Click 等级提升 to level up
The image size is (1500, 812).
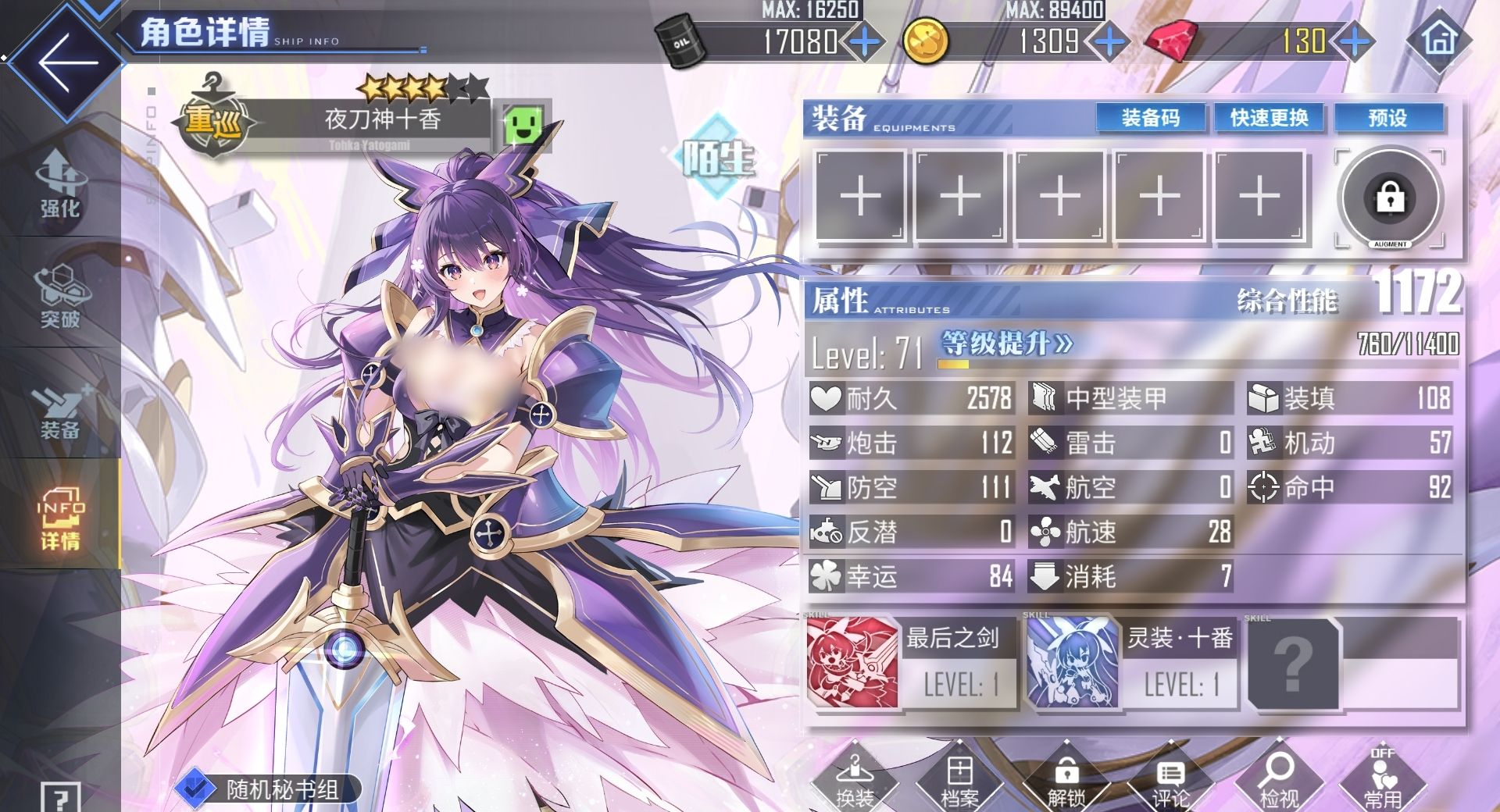click(1006, 344)
